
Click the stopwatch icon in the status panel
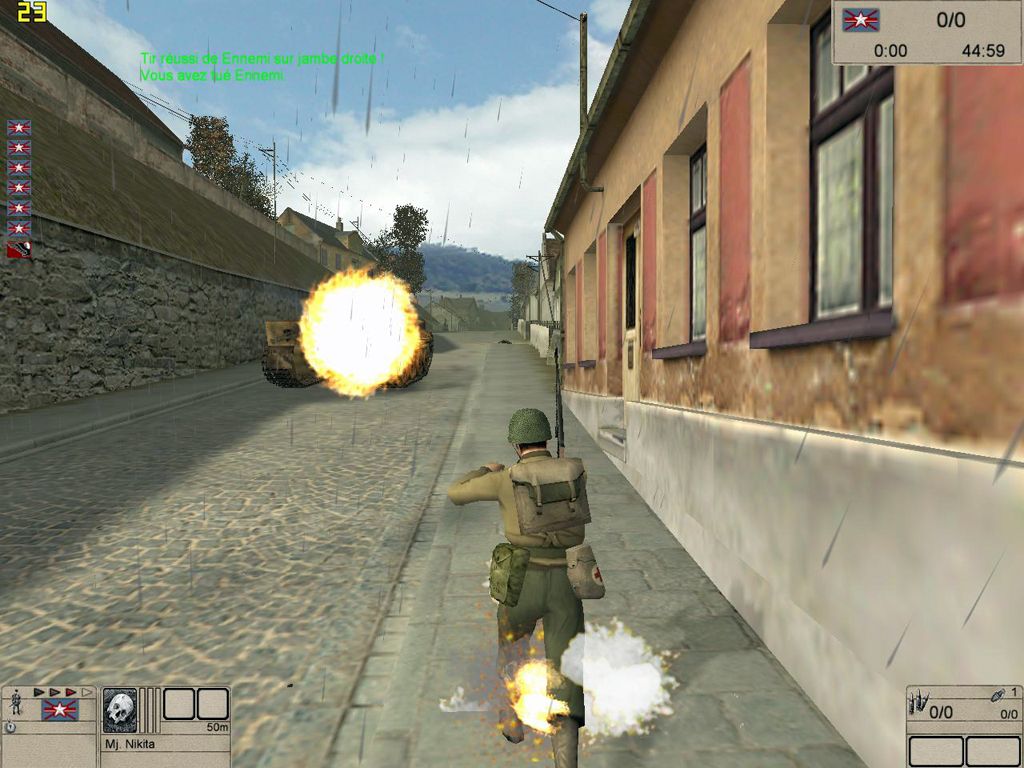coord(10,727)
